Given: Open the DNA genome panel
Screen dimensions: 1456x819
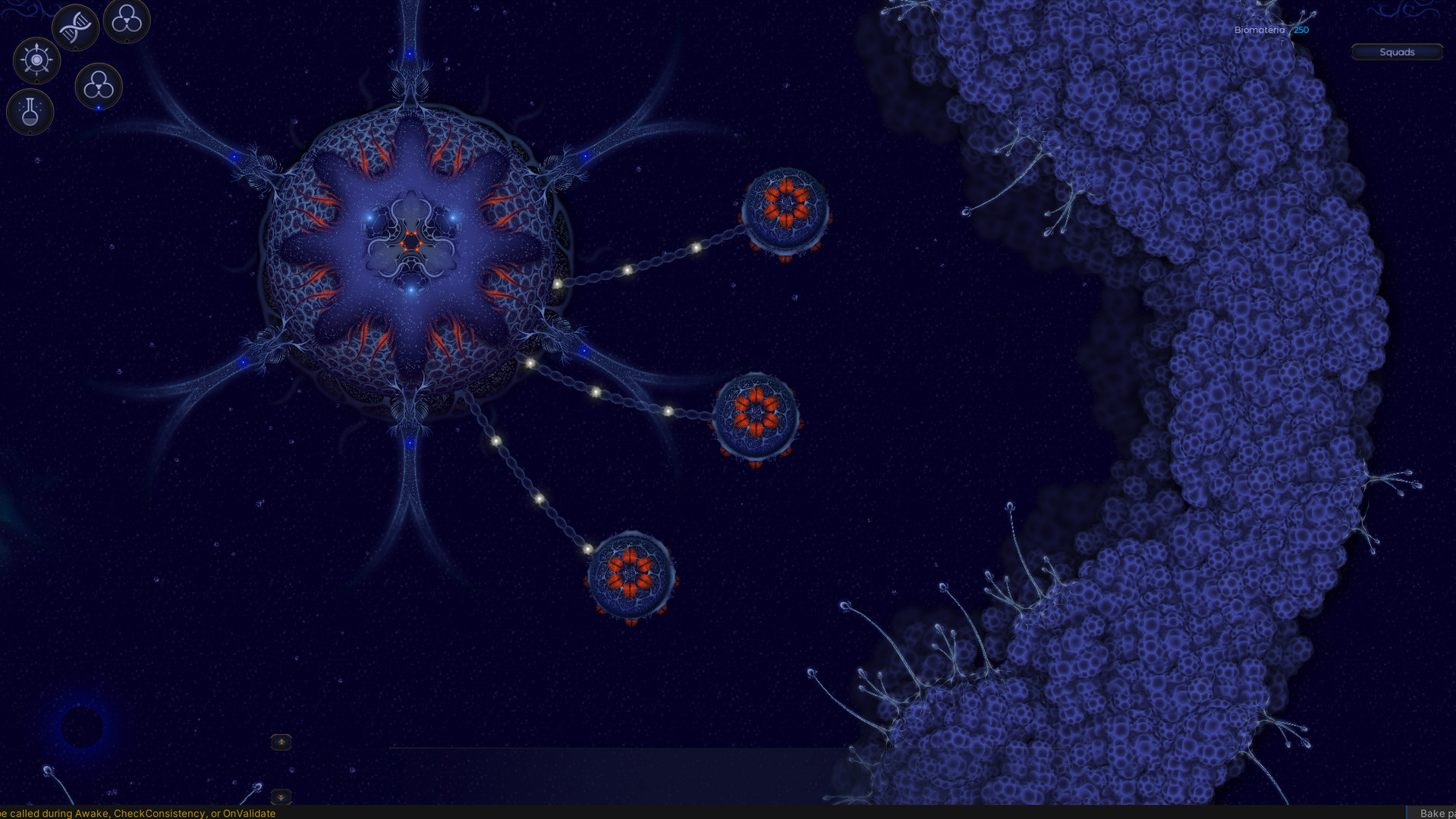Looking at the screenshot, I should (75, 27).
